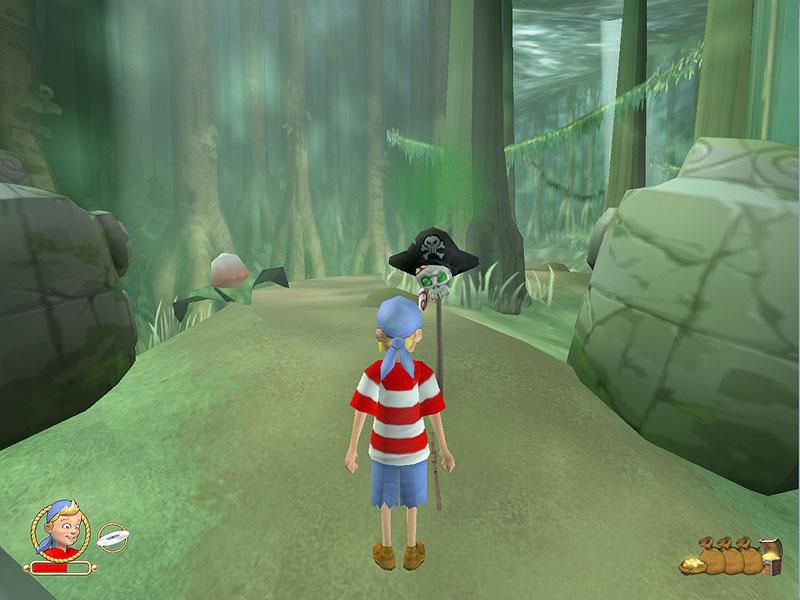
Task: Click the open gold coin pouch icon
Action: click(692, 566)
